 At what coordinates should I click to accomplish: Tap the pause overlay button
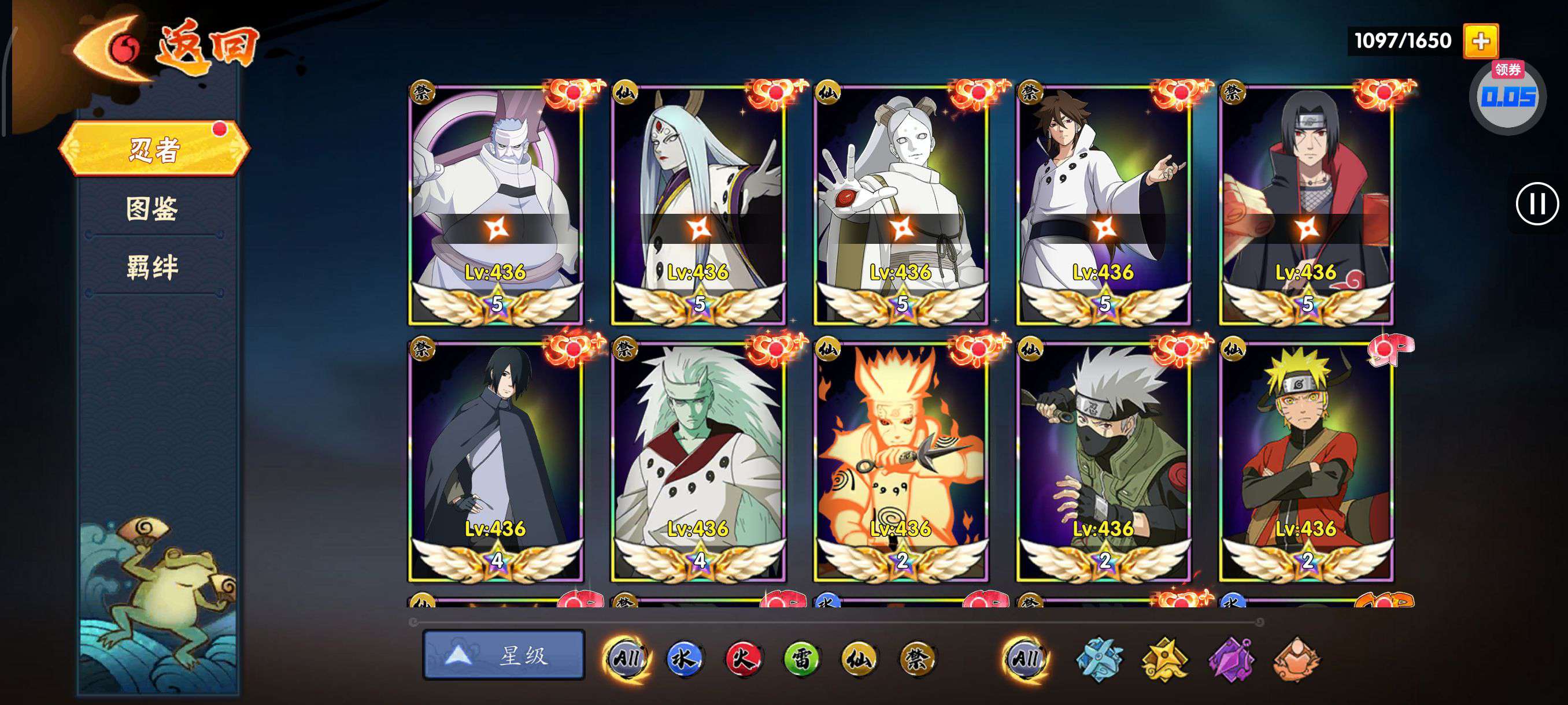coord(1536,204)
